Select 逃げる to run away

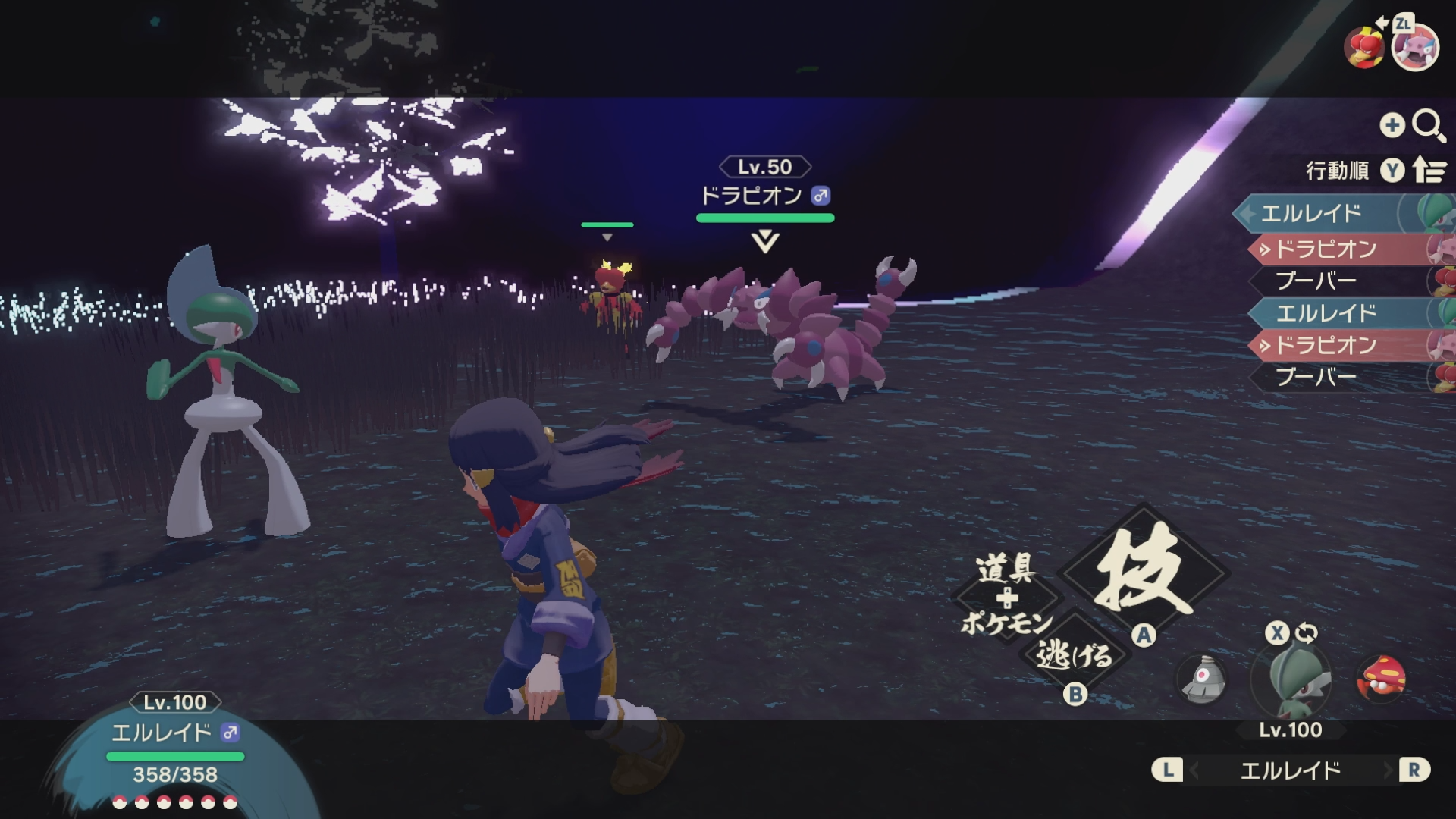(1074, 654)
